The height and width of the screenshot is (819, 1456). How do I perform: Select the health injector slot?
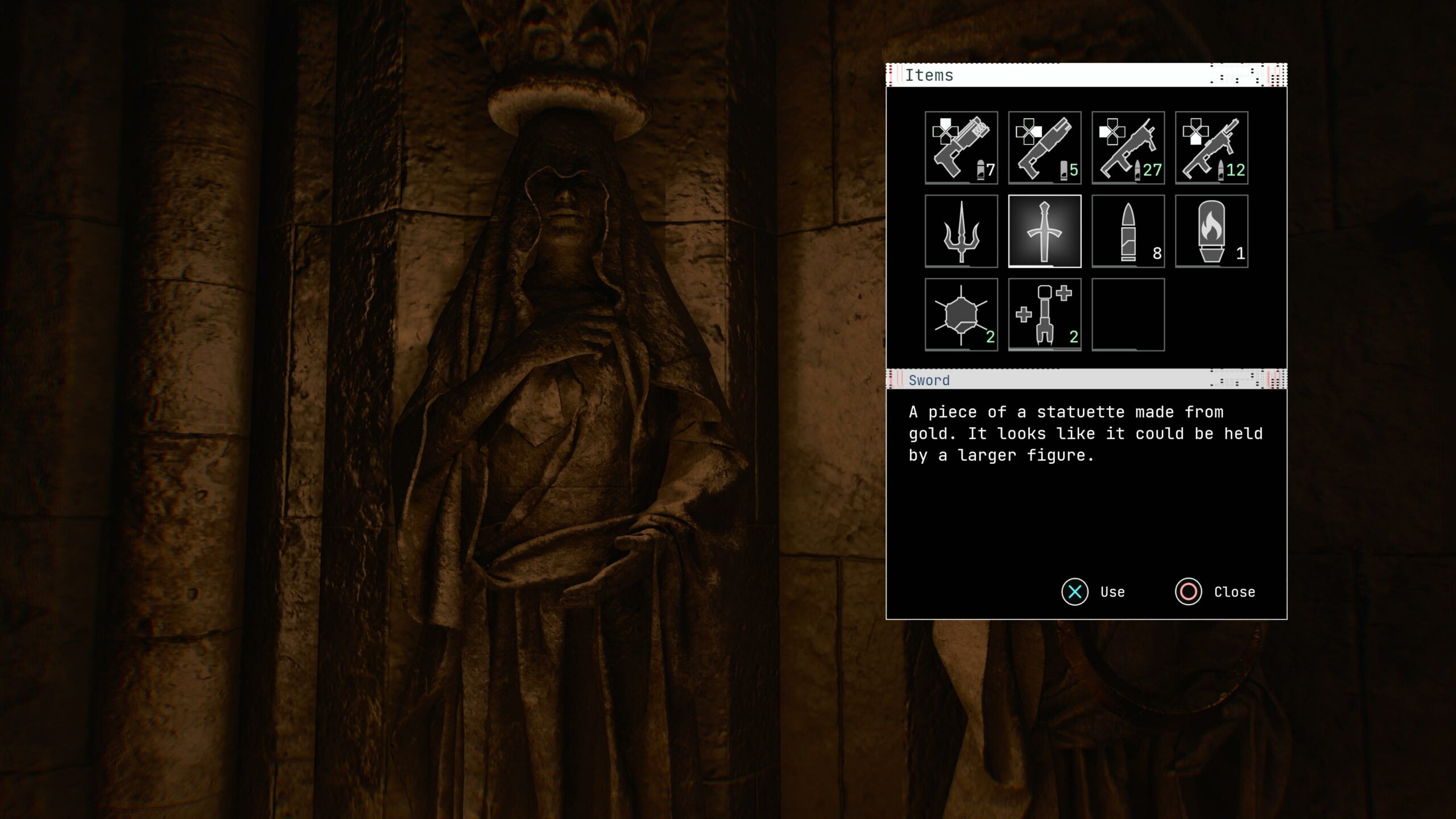[x=1044, y=315]
